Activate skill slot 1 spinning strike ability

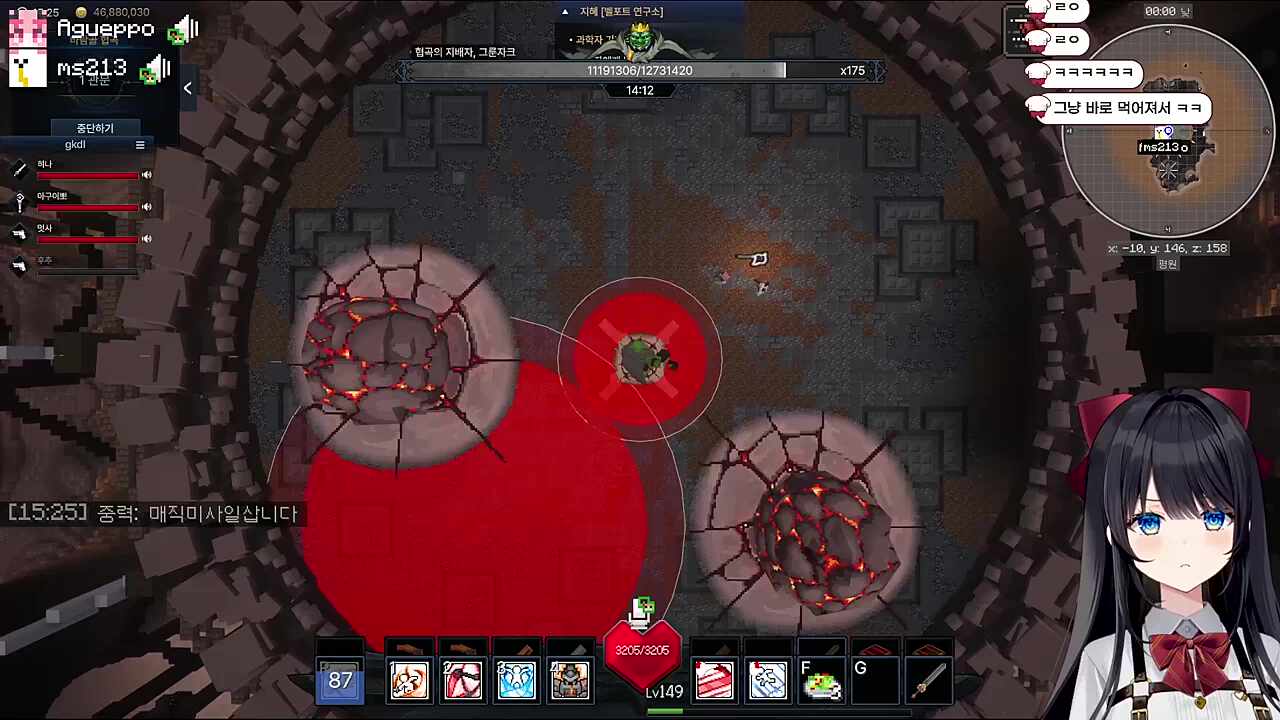point(408,680)
